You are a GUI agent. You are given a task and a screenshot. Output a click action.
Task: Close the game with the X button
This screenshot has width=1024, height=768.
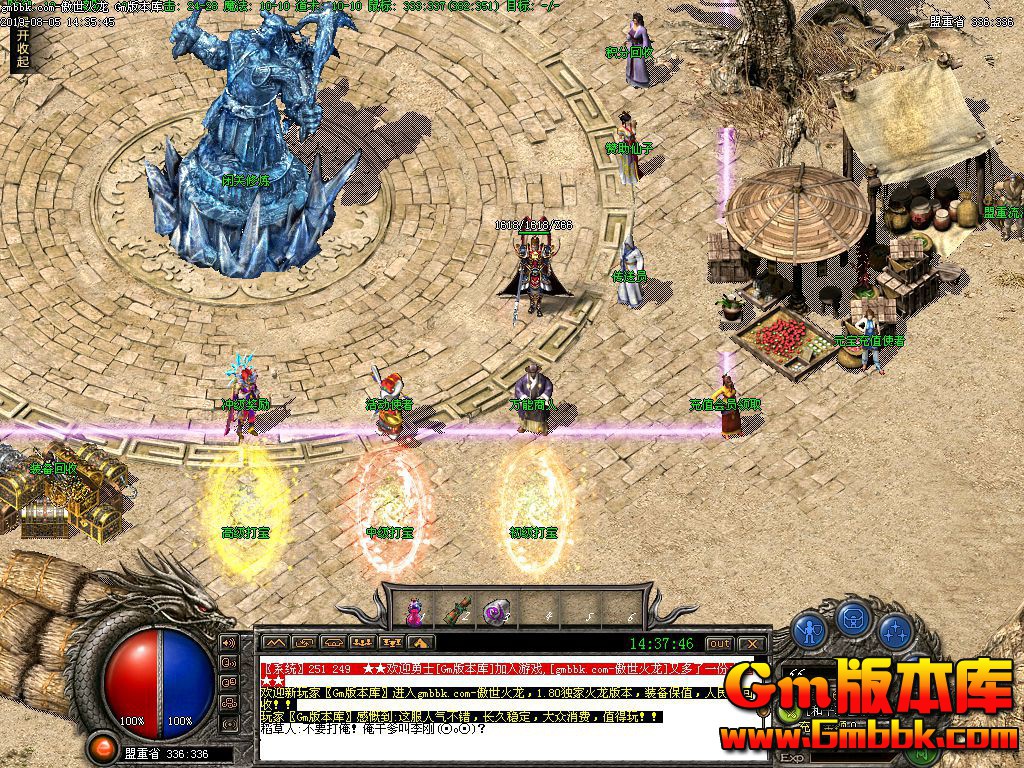(753, 643)
